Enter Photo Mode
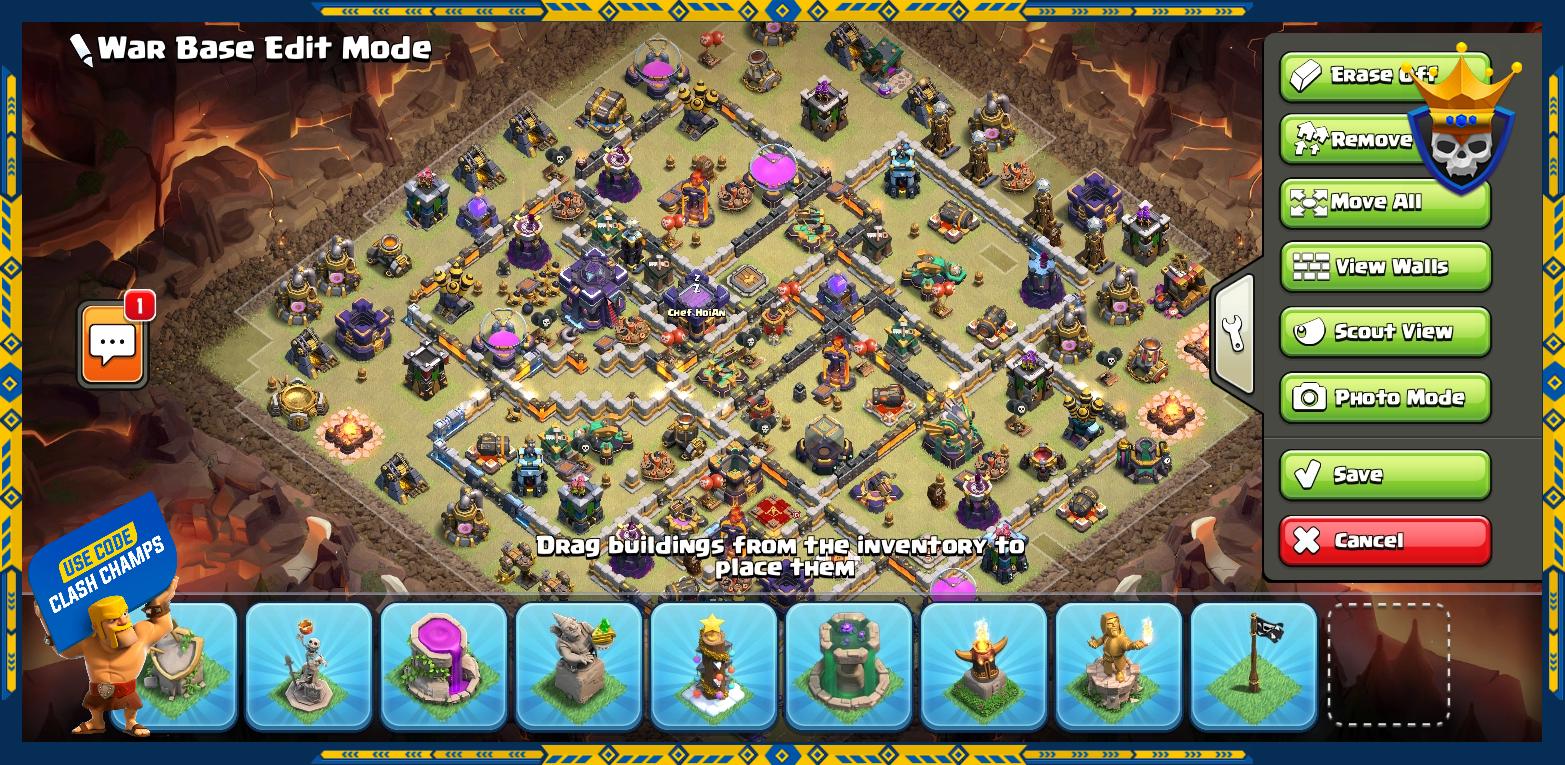 [1384, 398]
